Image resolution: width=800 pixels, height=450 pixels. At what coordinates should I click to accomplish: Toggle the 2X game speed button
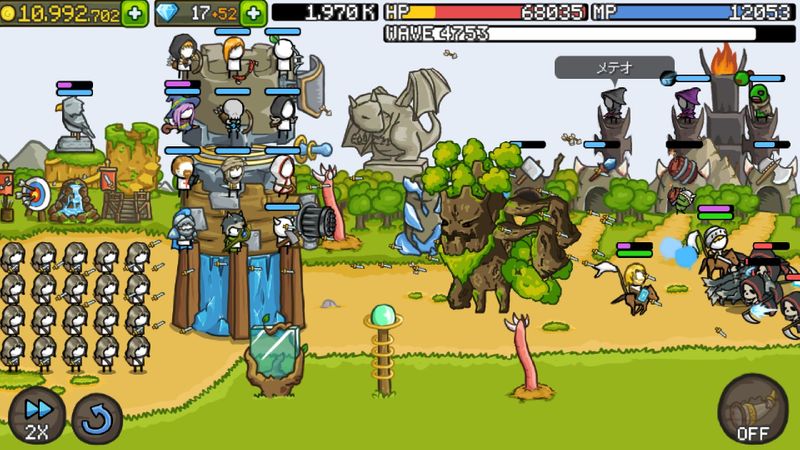[37, 417]
